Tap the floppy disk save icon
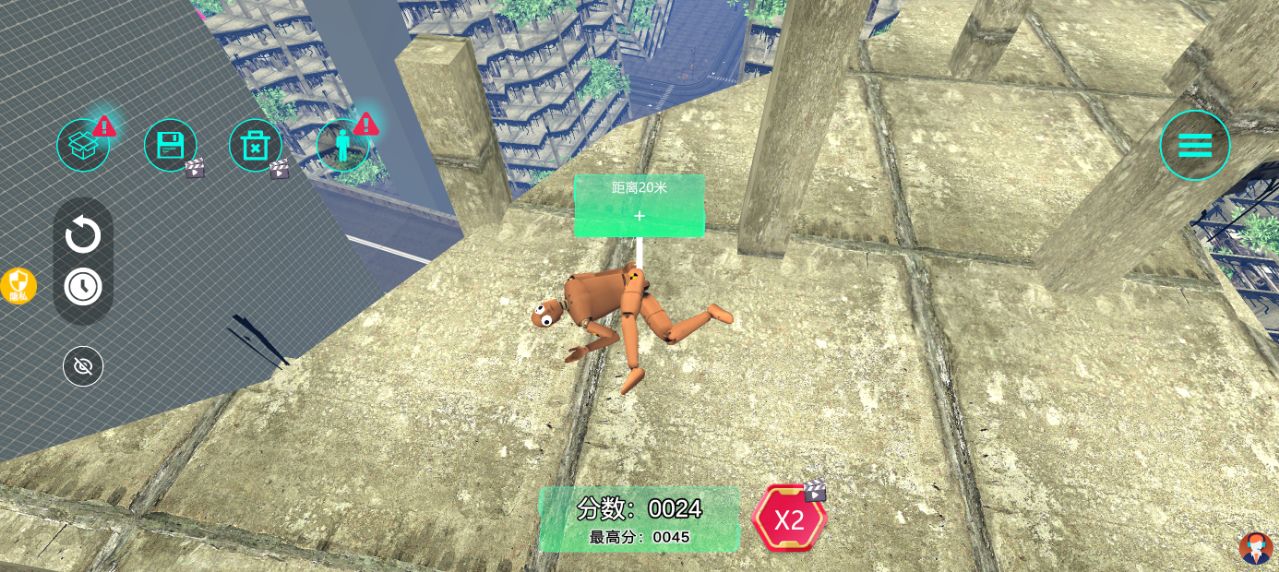The width and height of the screenshot is (1279, 572). click(x=170, y=146)
